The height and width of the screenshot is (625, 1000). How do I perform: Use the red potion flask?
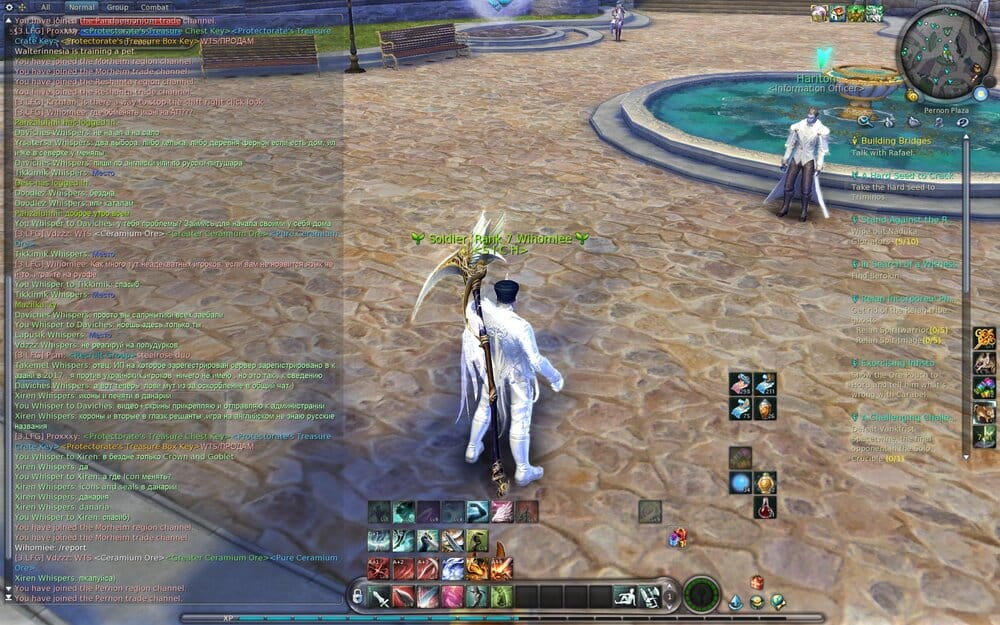tap(765, 507)
